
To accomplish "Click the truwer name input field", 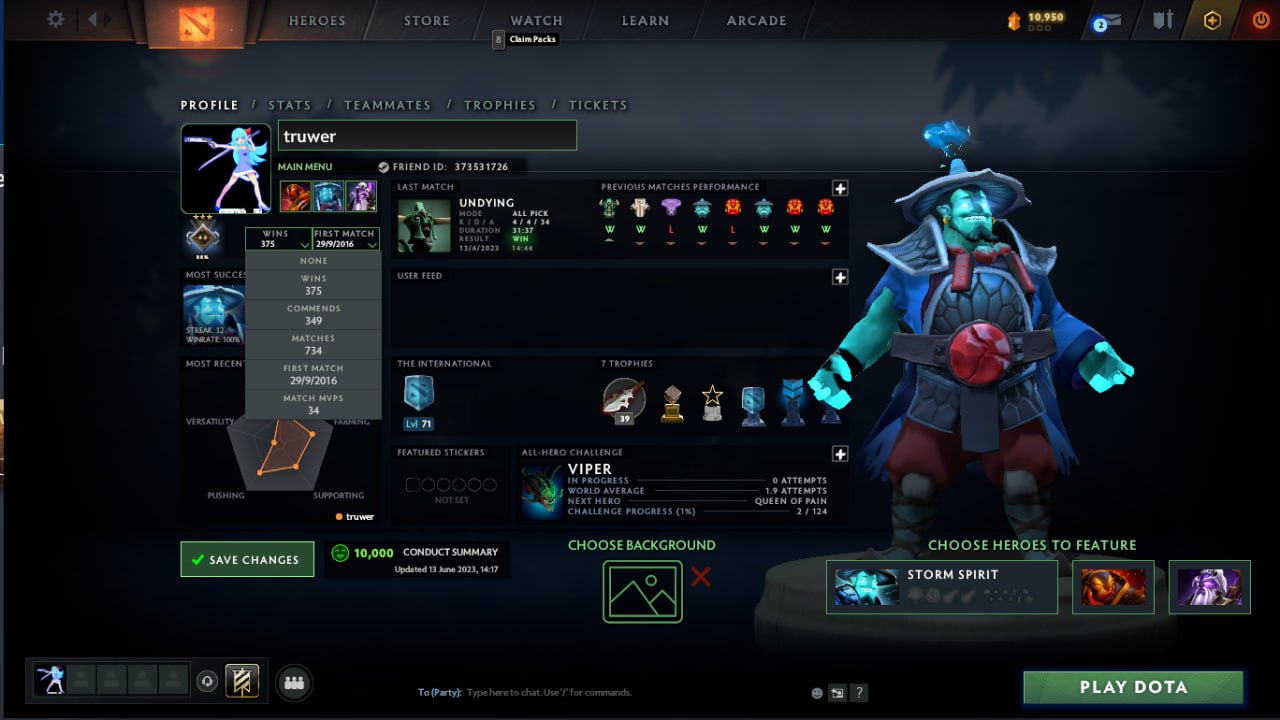I will pyautogui.click(x=427, y=135).
